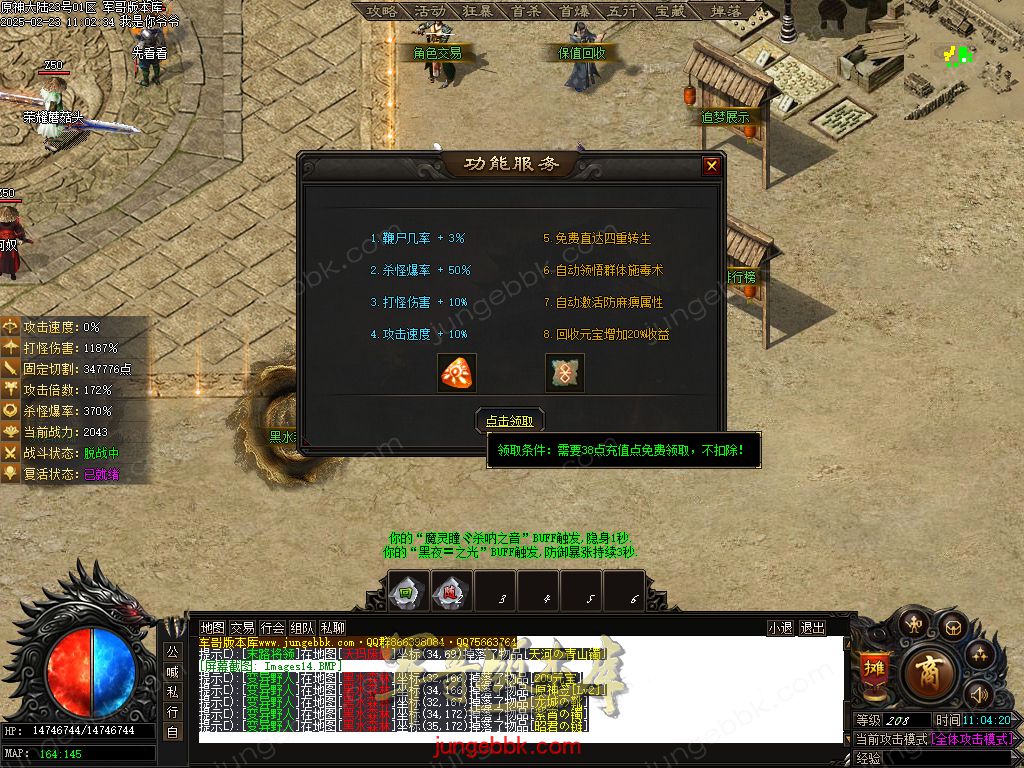Switch to the 地图 chat tab
This screenshot has height=768, width=1024.
(212, 628)
